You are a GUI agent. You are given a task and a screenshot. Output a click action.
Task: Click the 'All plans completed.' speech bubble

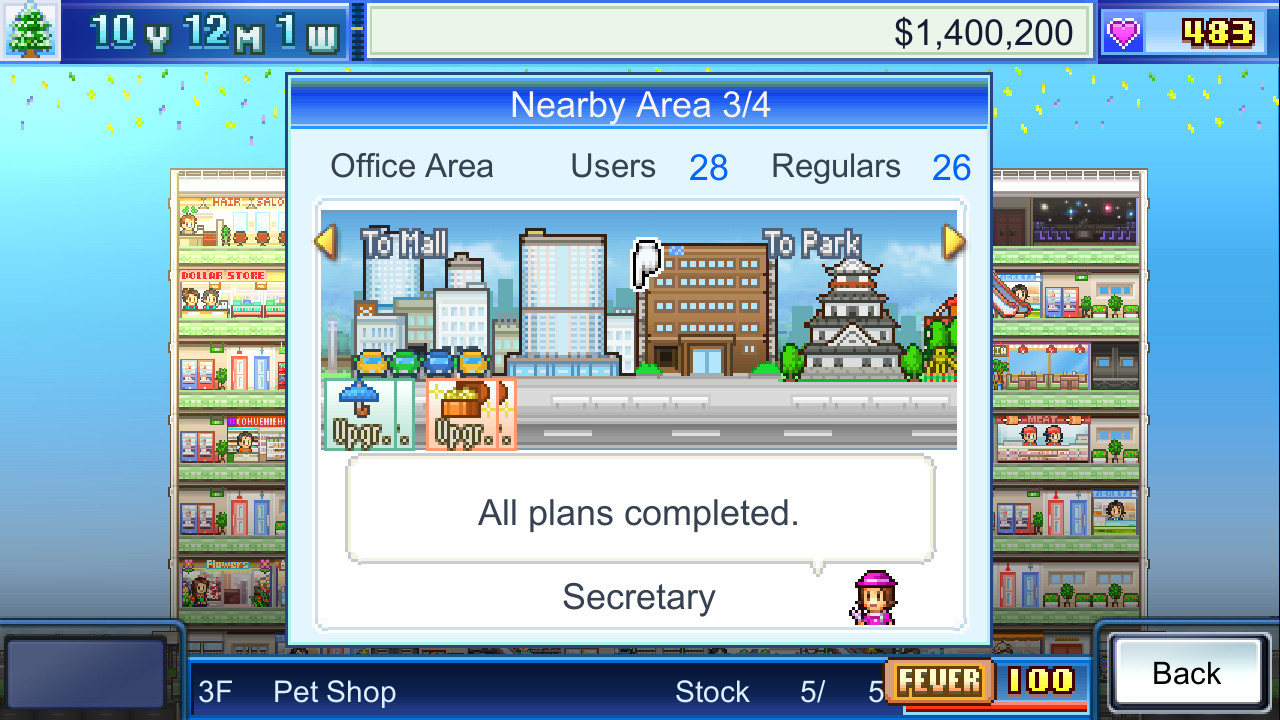point(638,511)
